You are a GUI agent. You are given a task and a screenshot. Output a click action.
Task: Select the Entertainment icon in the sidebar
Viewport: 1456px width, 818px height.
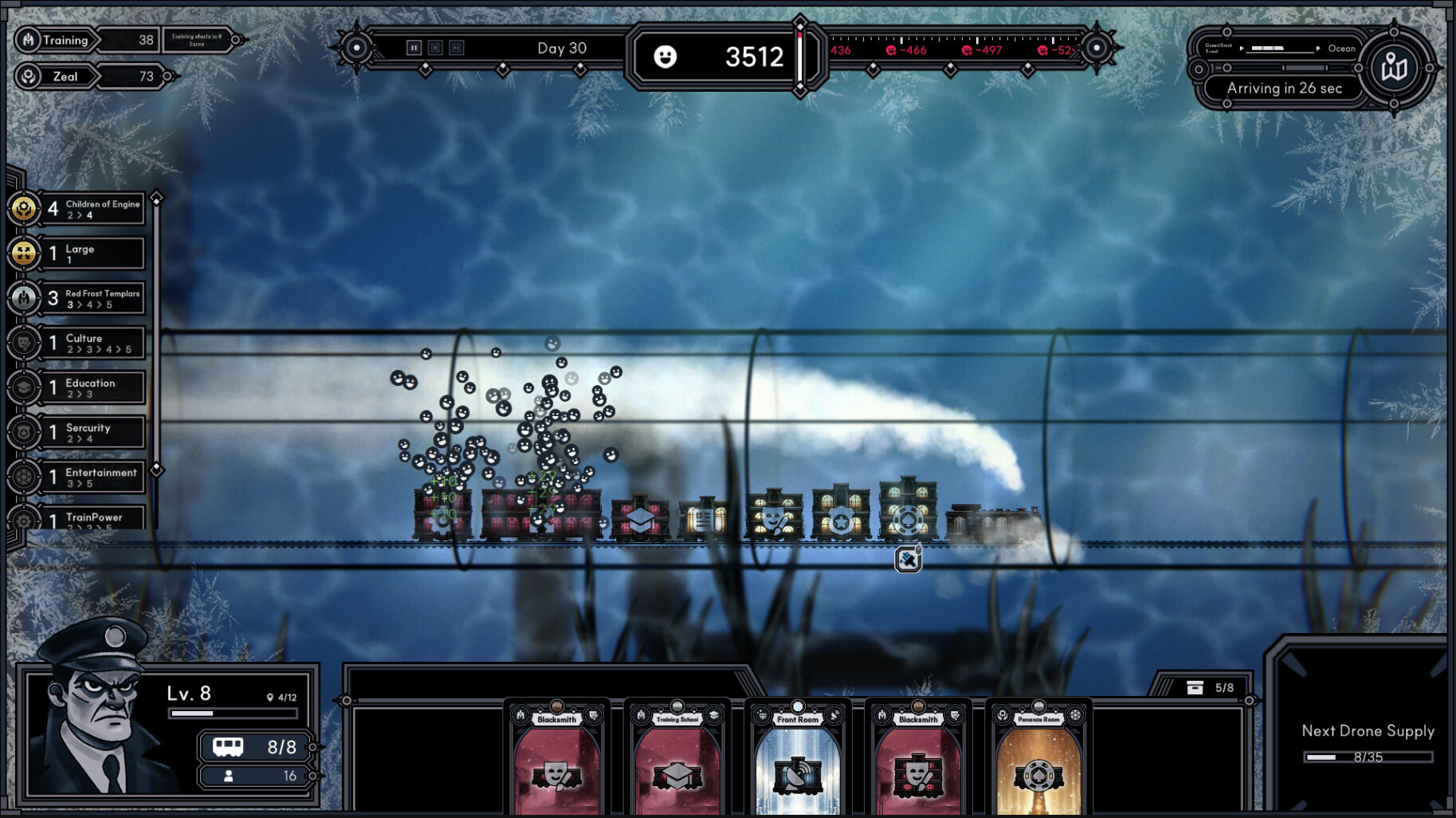24,477
